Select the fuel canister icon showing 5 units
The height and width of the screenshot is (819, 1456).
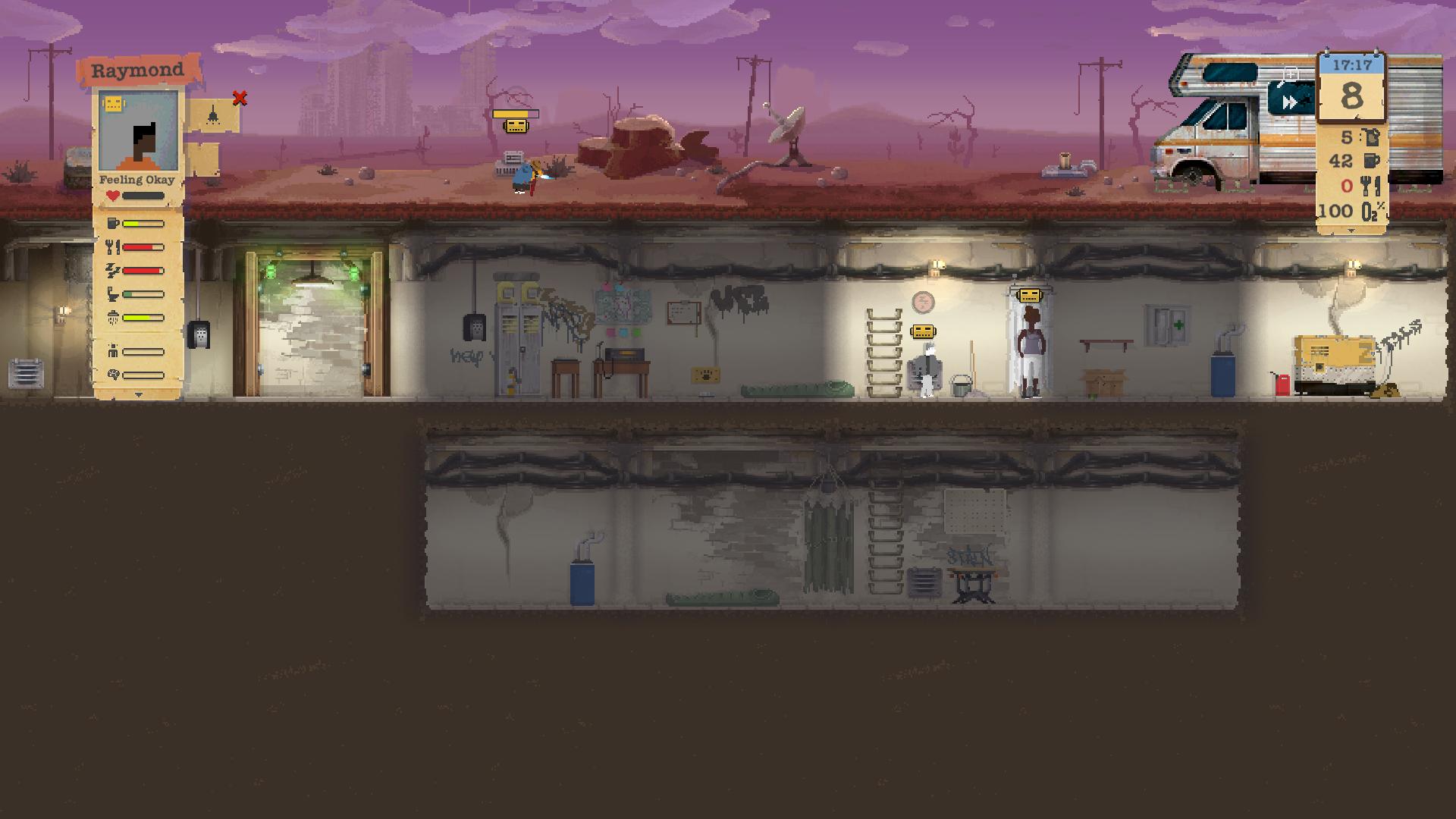[x=1371, y=138]
